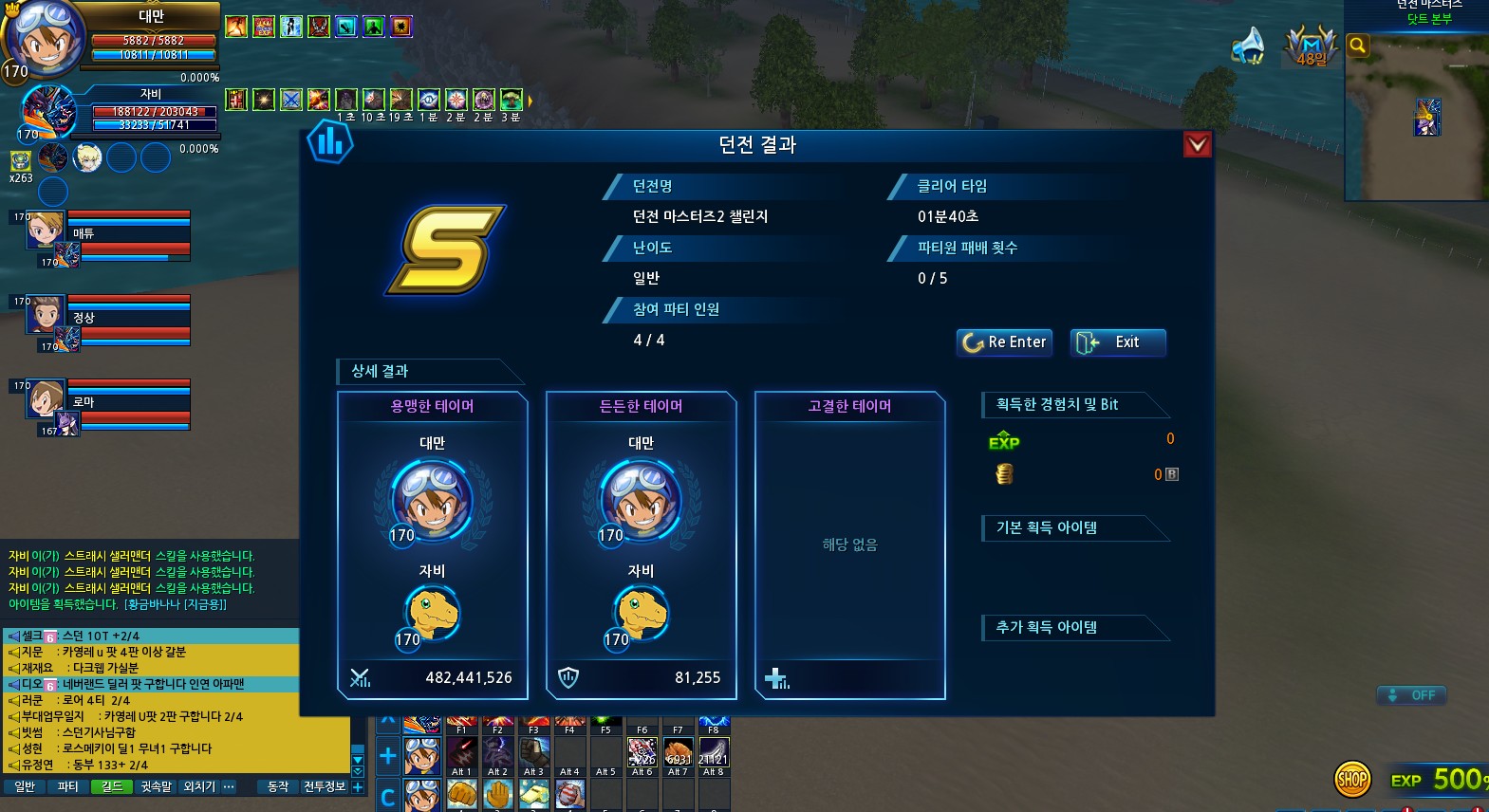
Task: Exit the dungeon results screen
Action: (x=1117, y=342)
